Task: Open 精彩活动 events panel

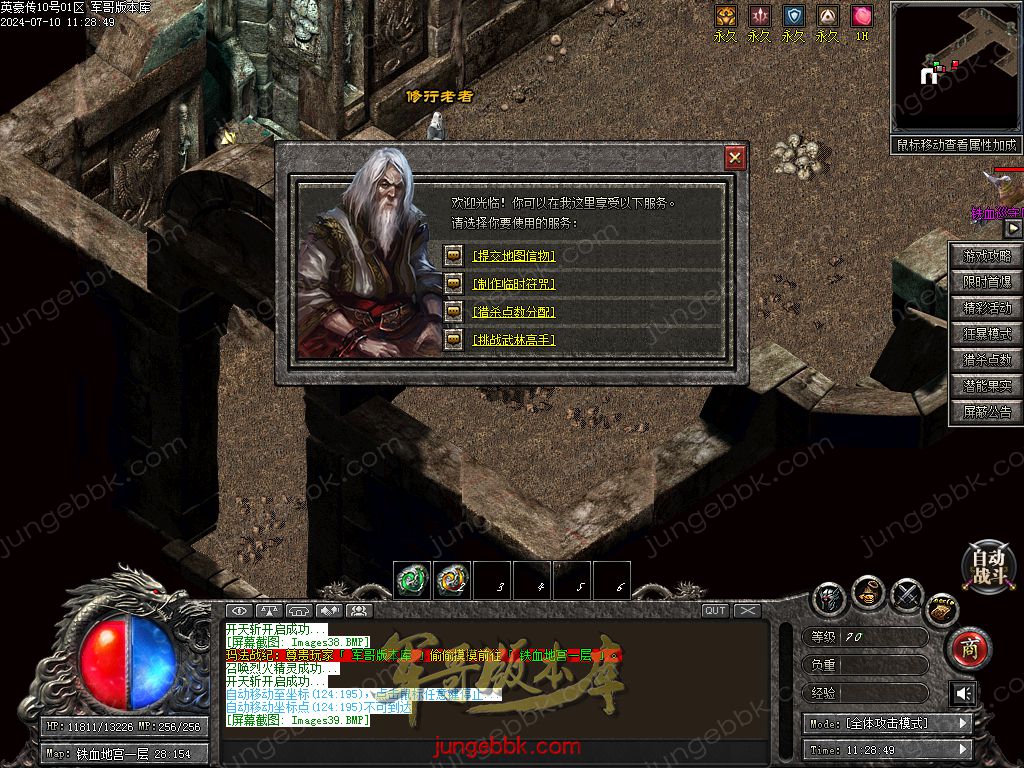Action: pyautogui.click(x=986, y=308)
